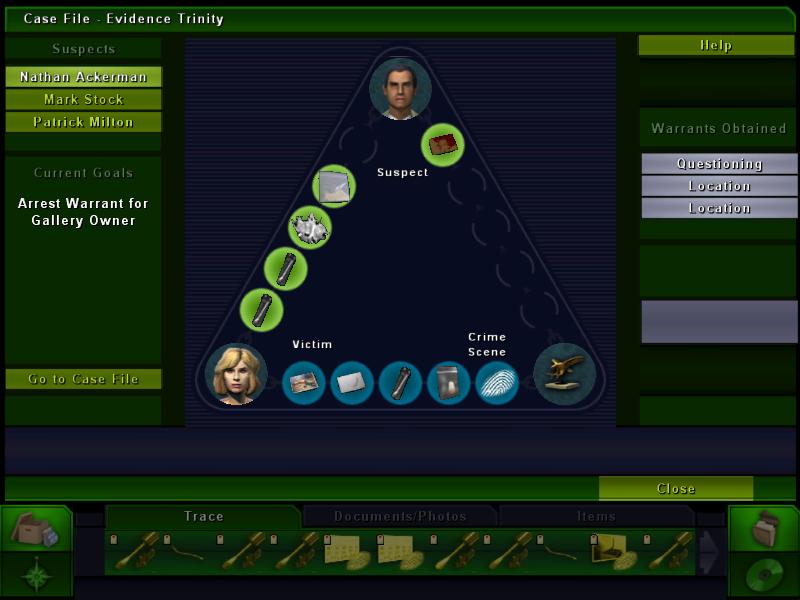The height and width of the screenshot is (600, 800).
Task: View the photograph evidence beside the victim
Action: coord(304,383)
